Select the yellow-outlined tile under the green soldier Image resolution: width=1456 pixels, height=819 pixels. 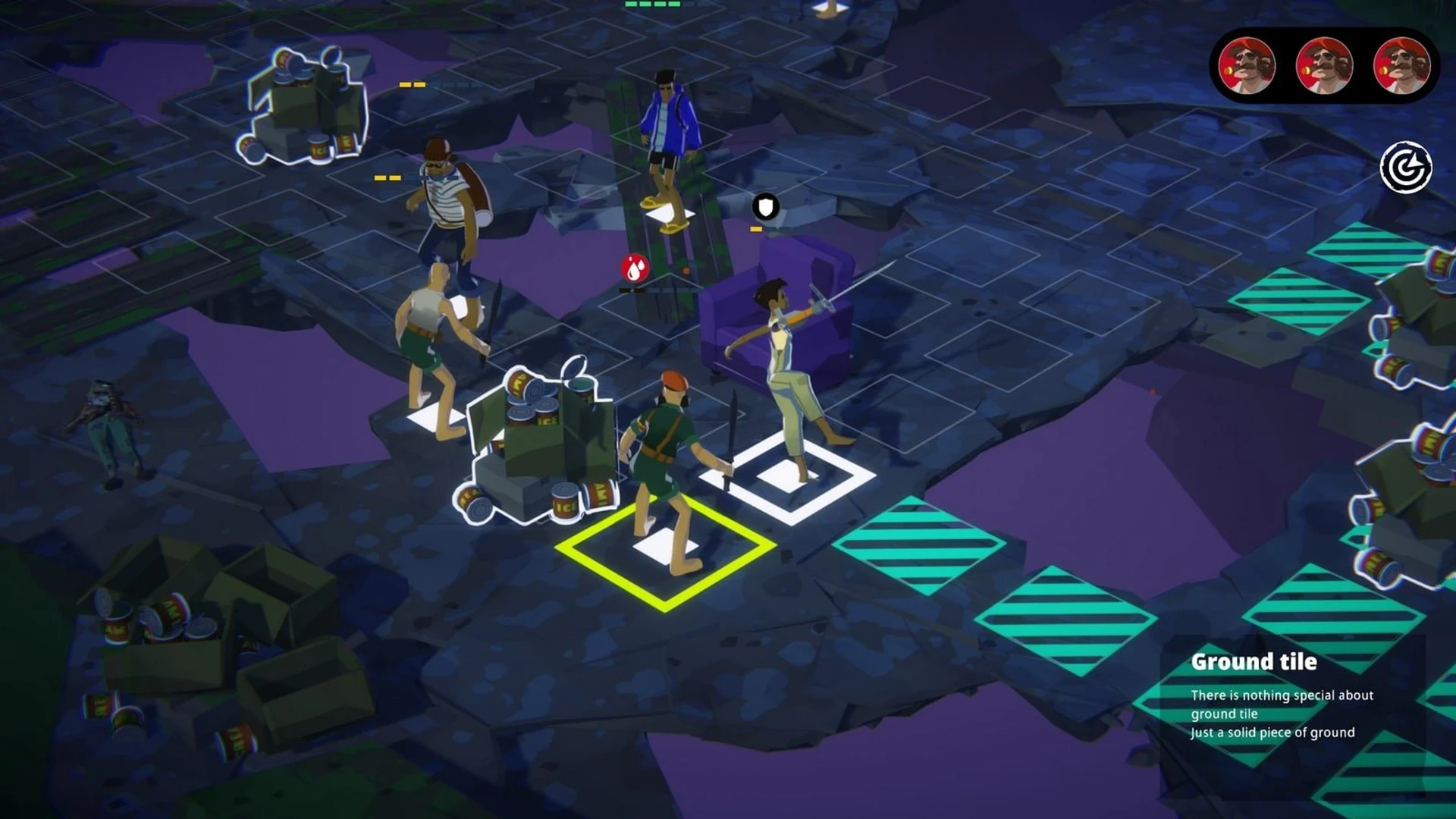coord(665,548)
